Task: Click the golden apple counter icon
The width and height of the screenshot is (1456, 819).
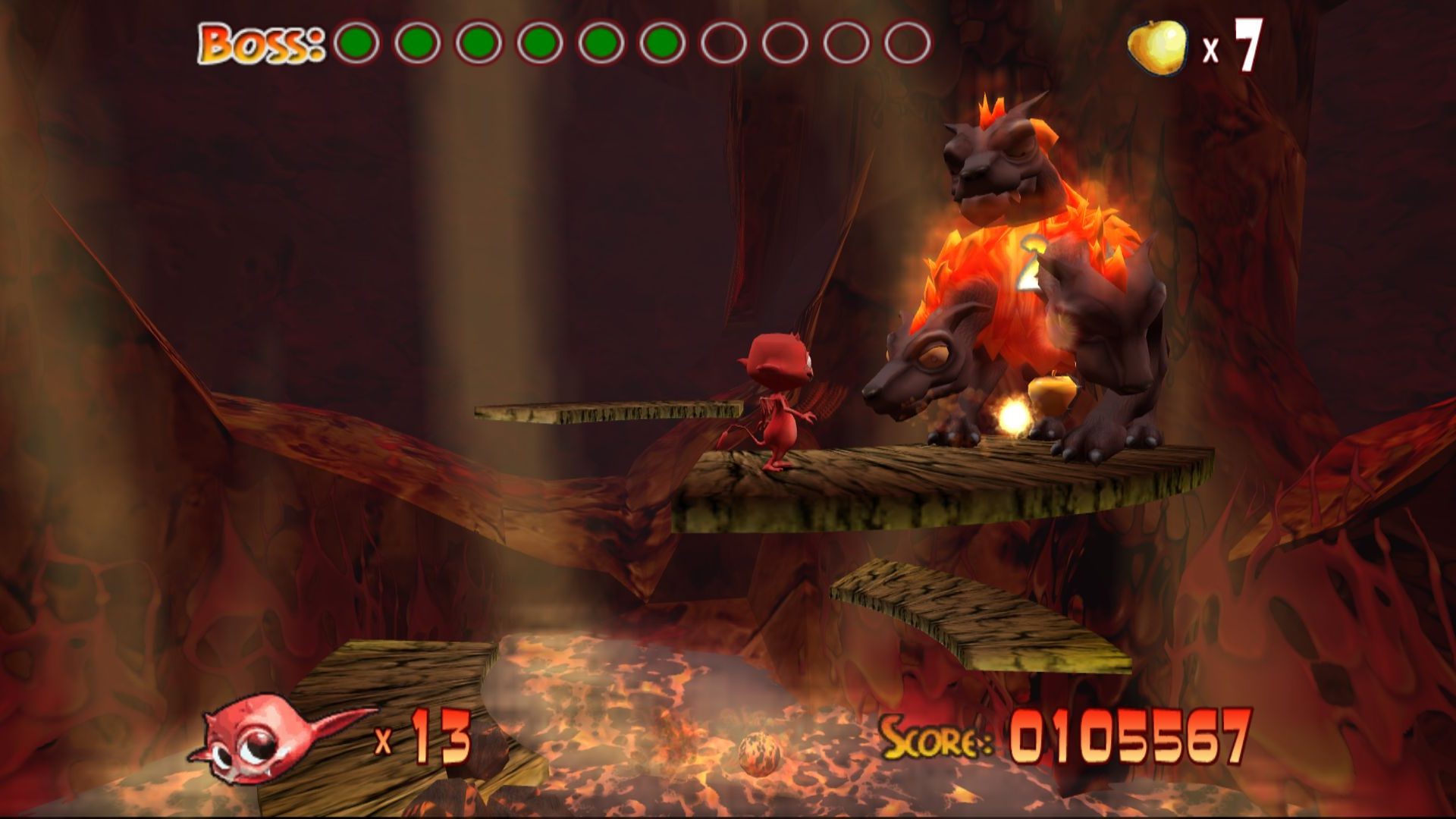Action: pos(1156,46)
